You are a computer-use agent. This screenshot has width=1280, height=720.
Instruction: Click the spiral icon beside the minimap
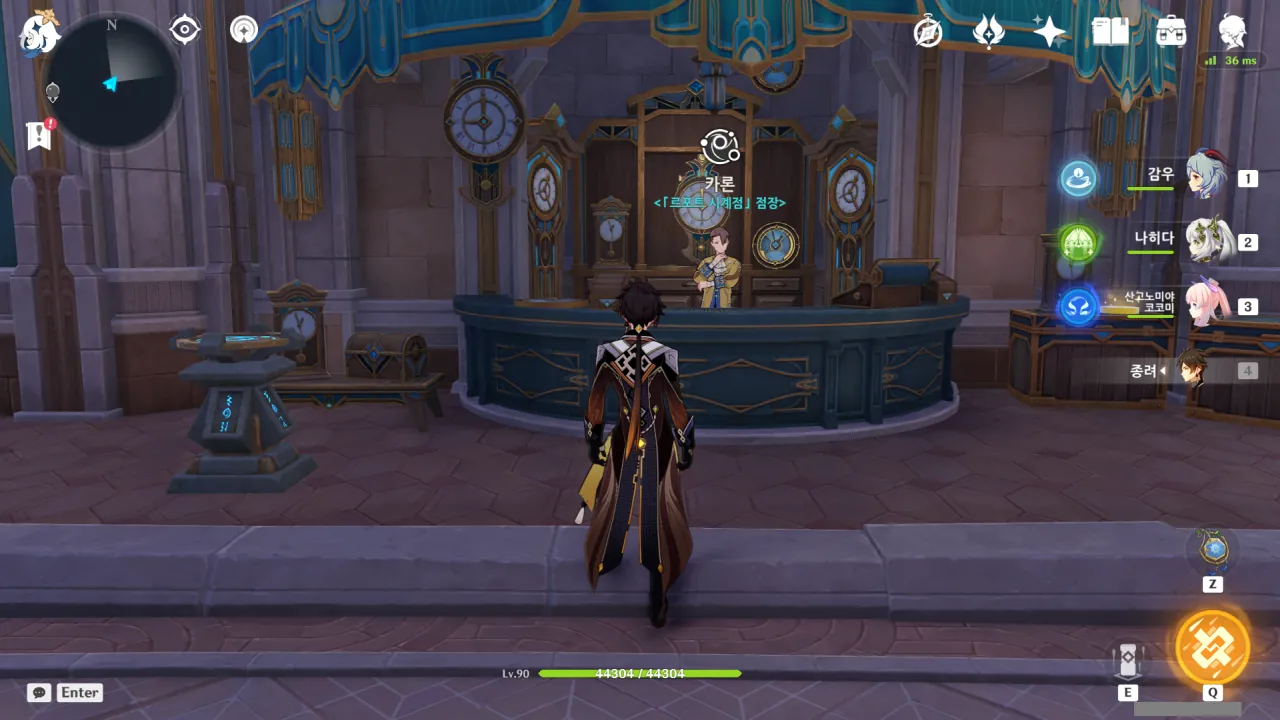(x=243, y=30)
